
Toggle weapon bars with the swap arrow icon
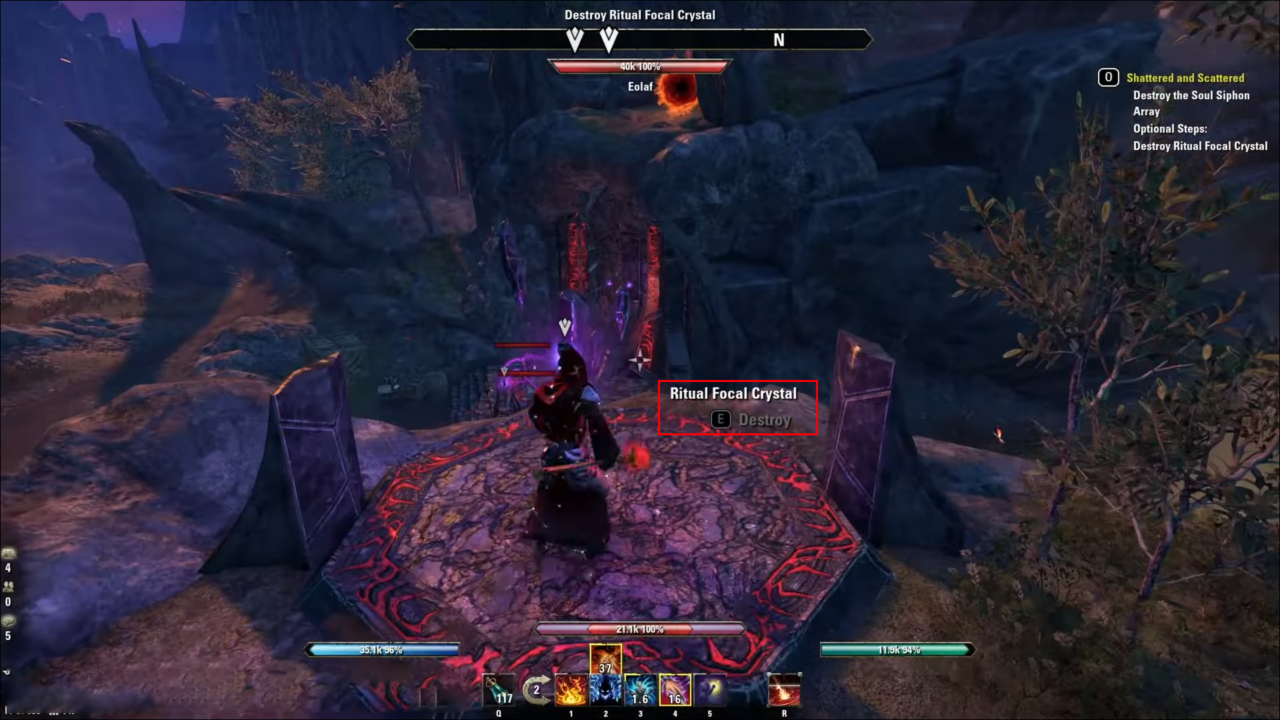tap(536, 690)
